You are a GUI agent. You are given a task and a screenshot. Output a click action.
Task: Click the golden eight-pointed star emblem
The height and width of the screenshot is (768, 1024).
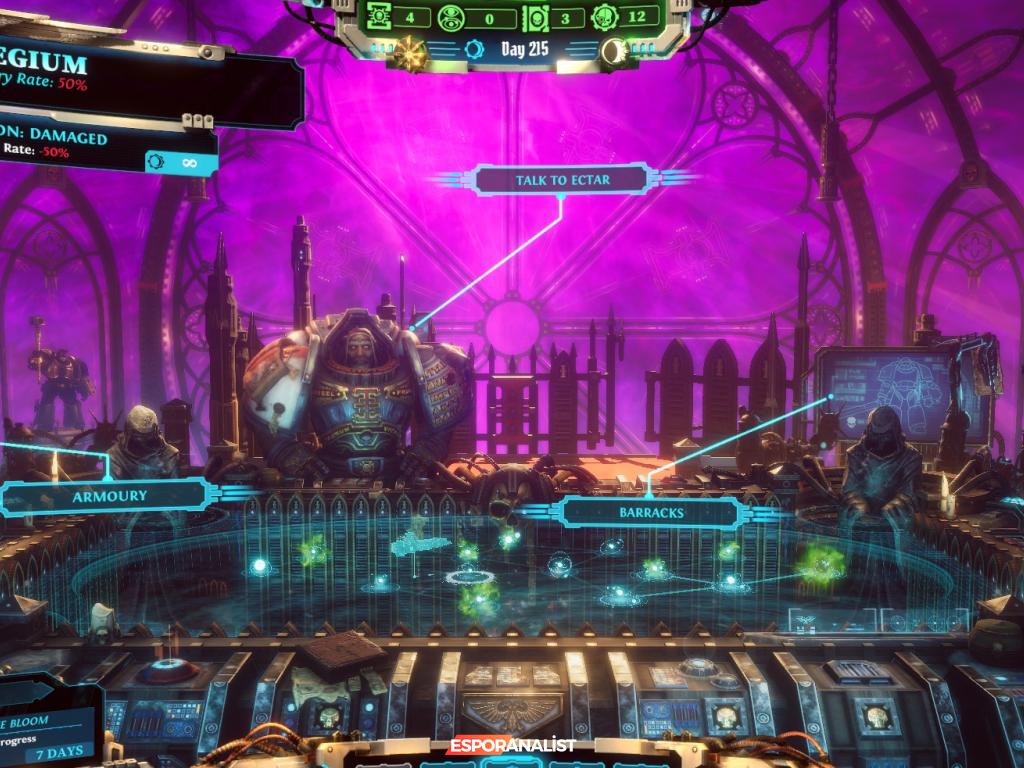[x=410, y=49]
